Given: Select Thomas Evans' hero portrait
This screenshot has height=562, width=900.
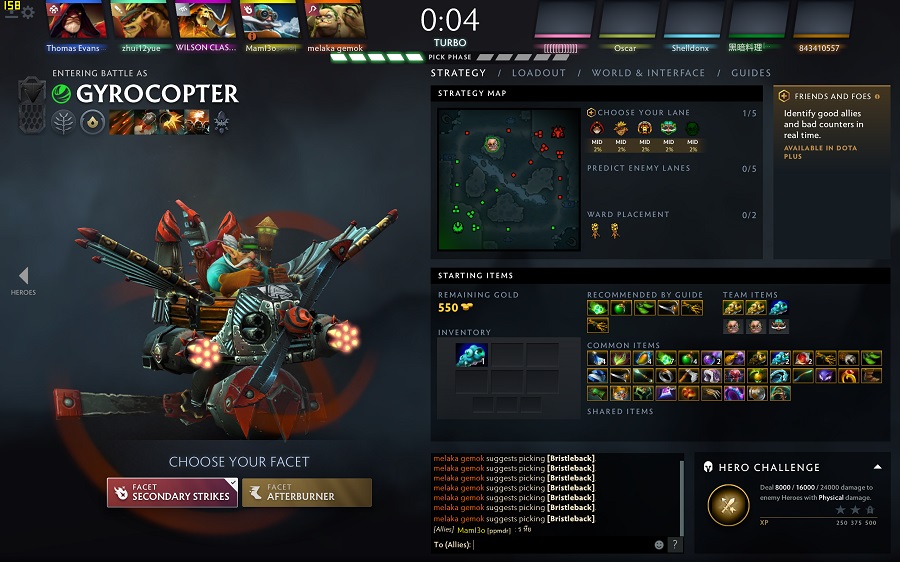Looking at the screenshot, I should 73,21.
